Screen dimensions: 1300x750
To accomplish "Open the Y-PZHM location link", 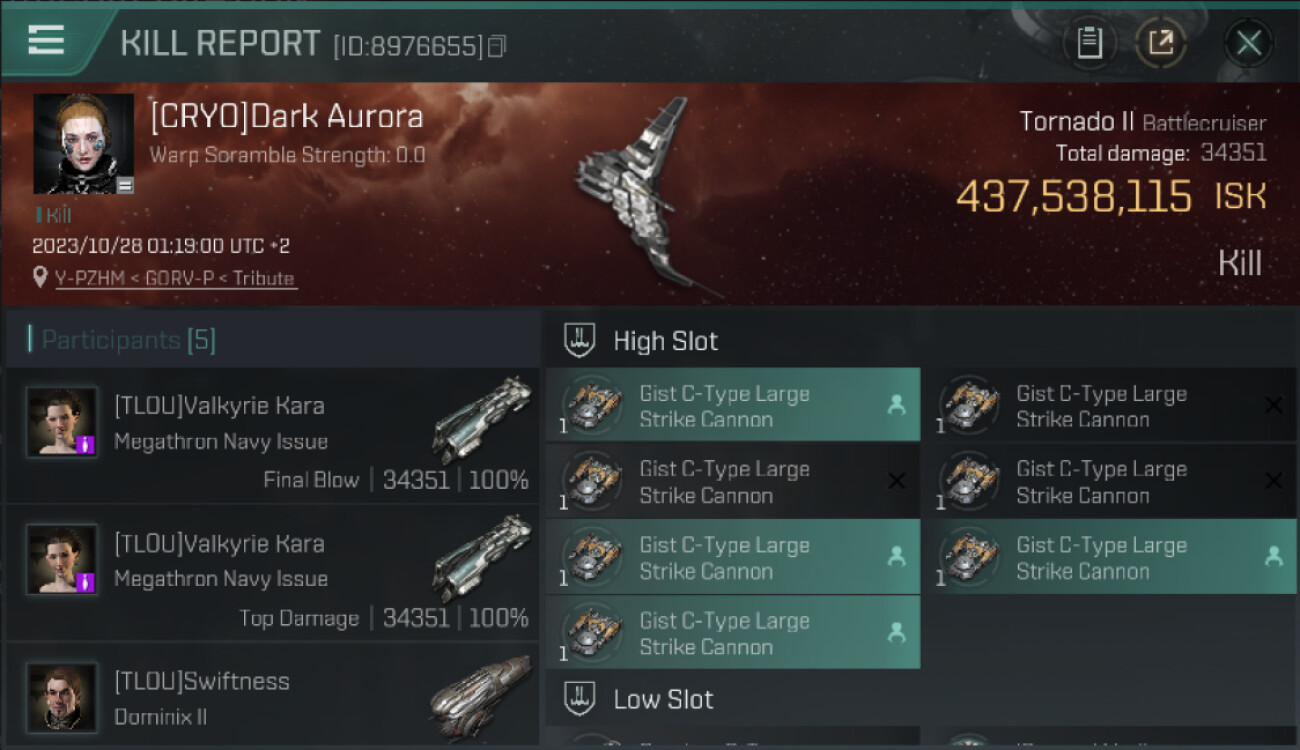I will coord(175,278).
